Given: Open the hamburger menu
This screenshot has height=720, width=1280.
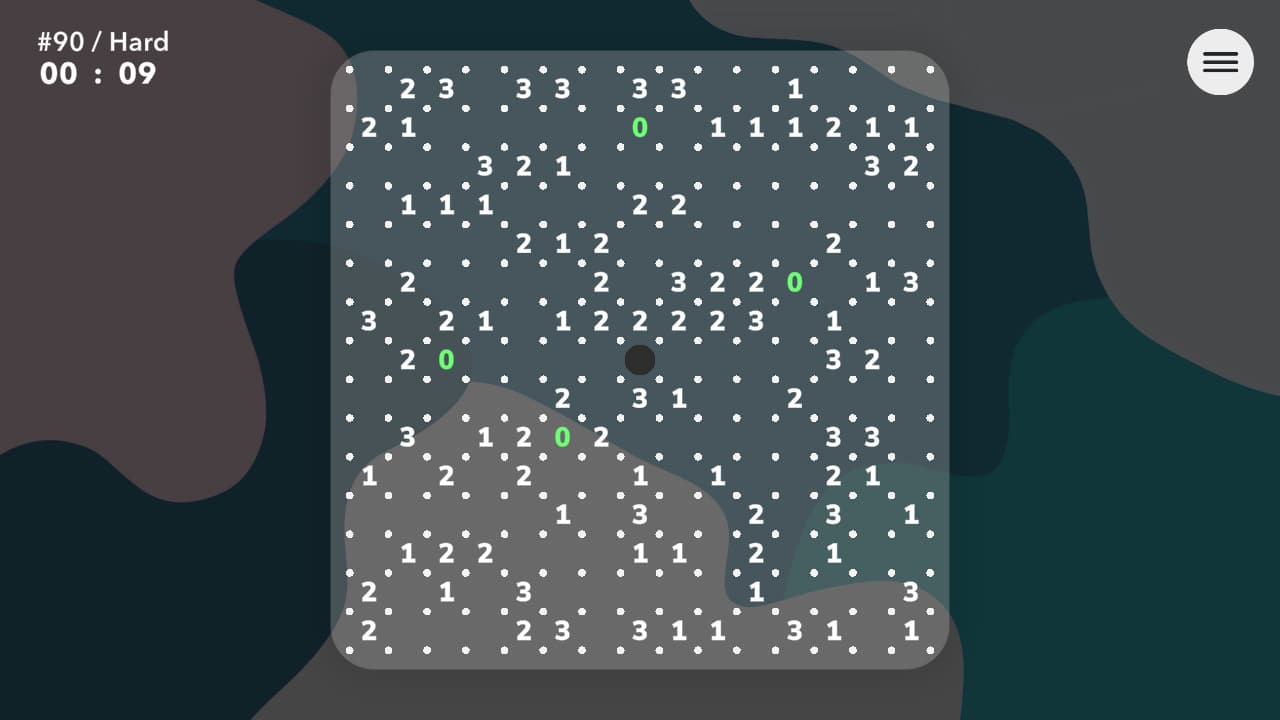Looking at the screenshot, I should click(1220, 62).
